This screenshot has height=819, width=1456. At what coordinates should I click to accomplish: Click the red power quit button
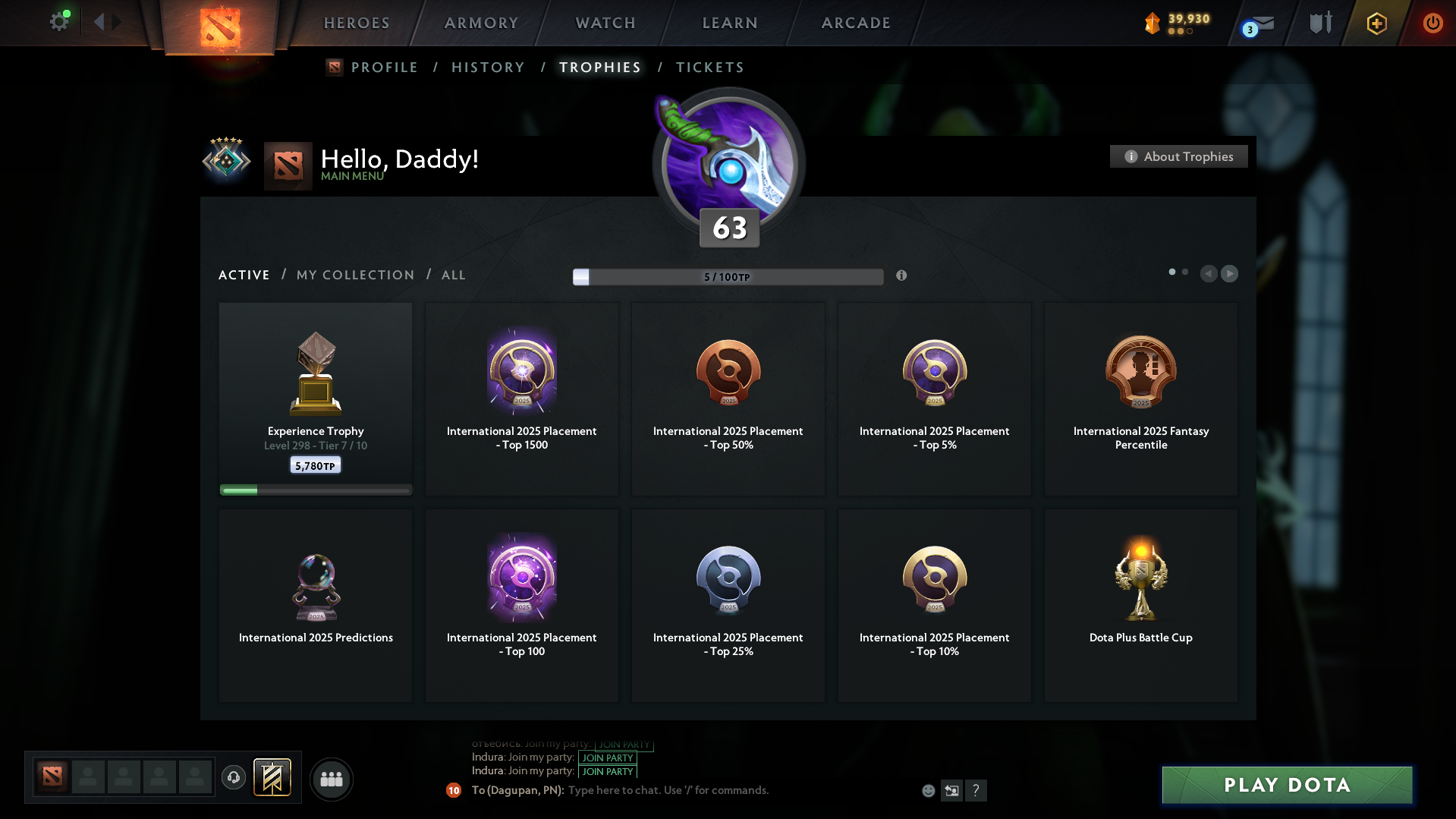click(1432, 23)
